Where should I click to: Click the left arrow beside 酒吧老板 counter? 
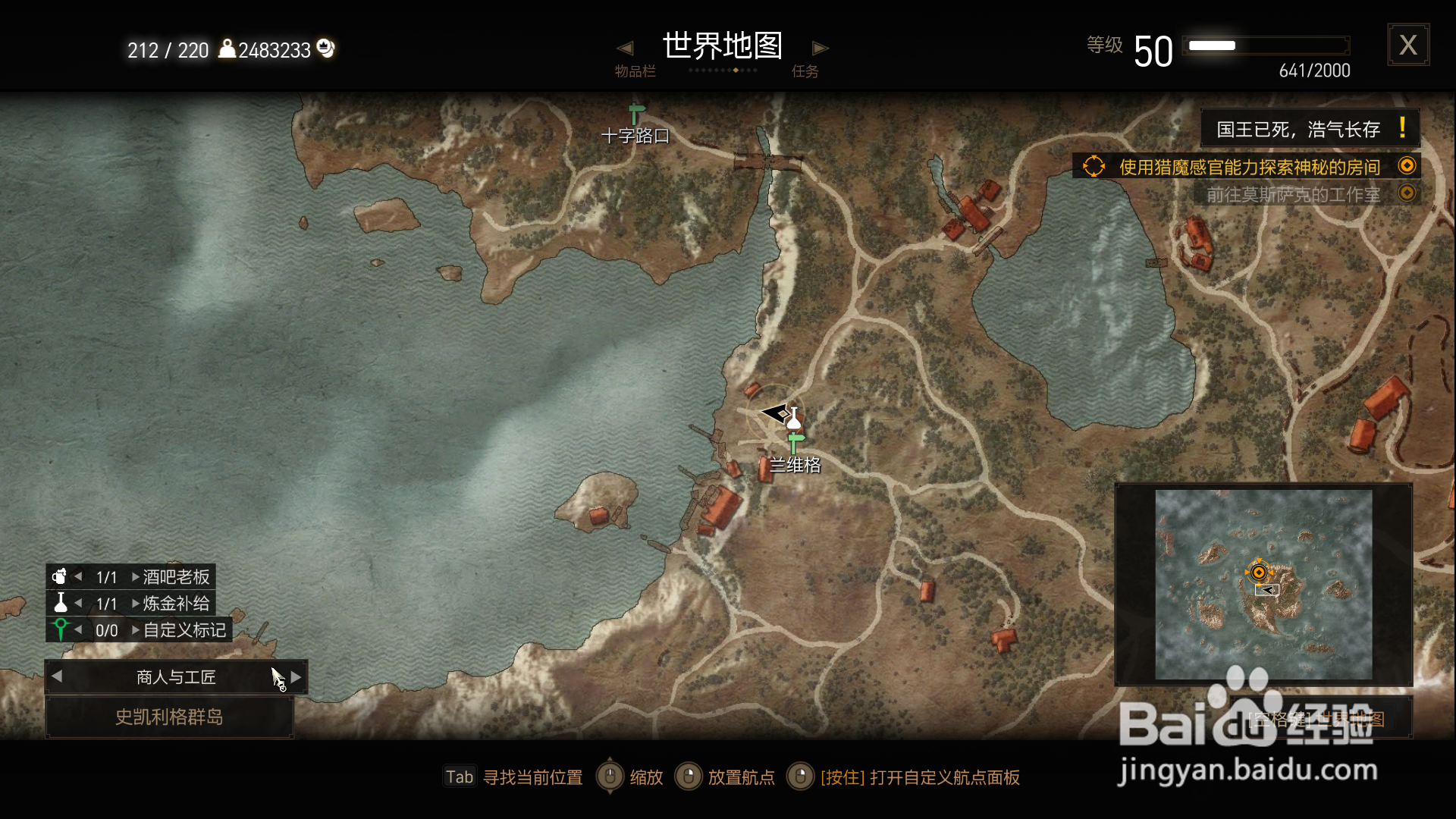pos(79,576)
